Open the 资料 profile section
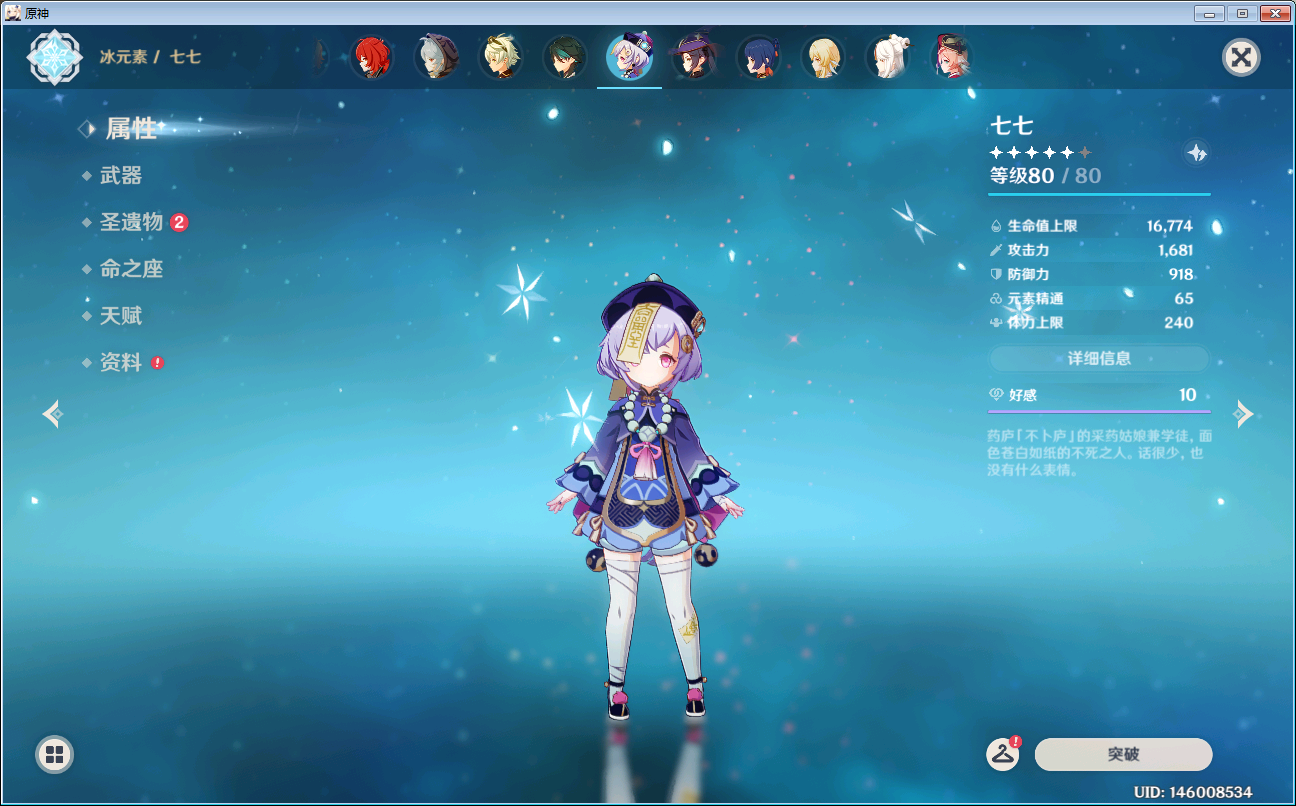 coord(121,363)
